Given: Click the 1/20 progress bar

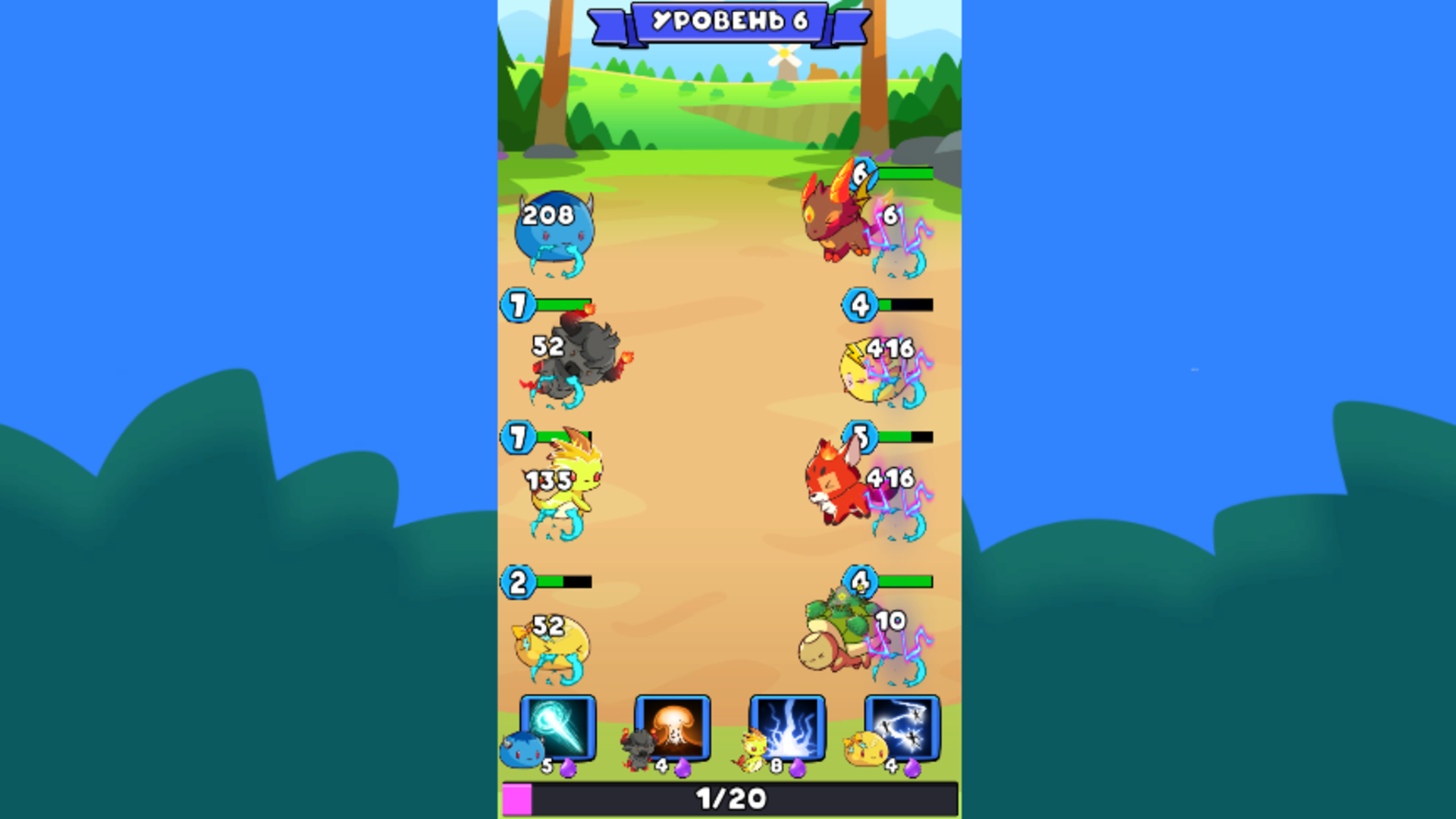Looking at the screenshot, I should point(728,796).
